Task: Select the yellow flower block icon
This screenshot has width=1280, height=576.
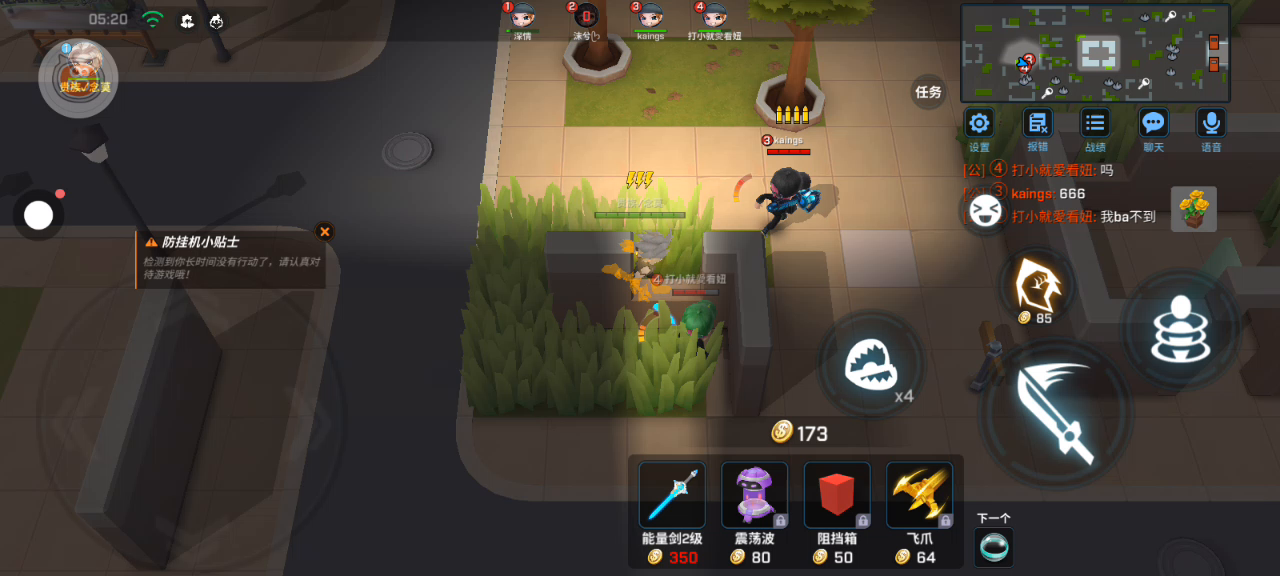Action: pos(1194,209)
